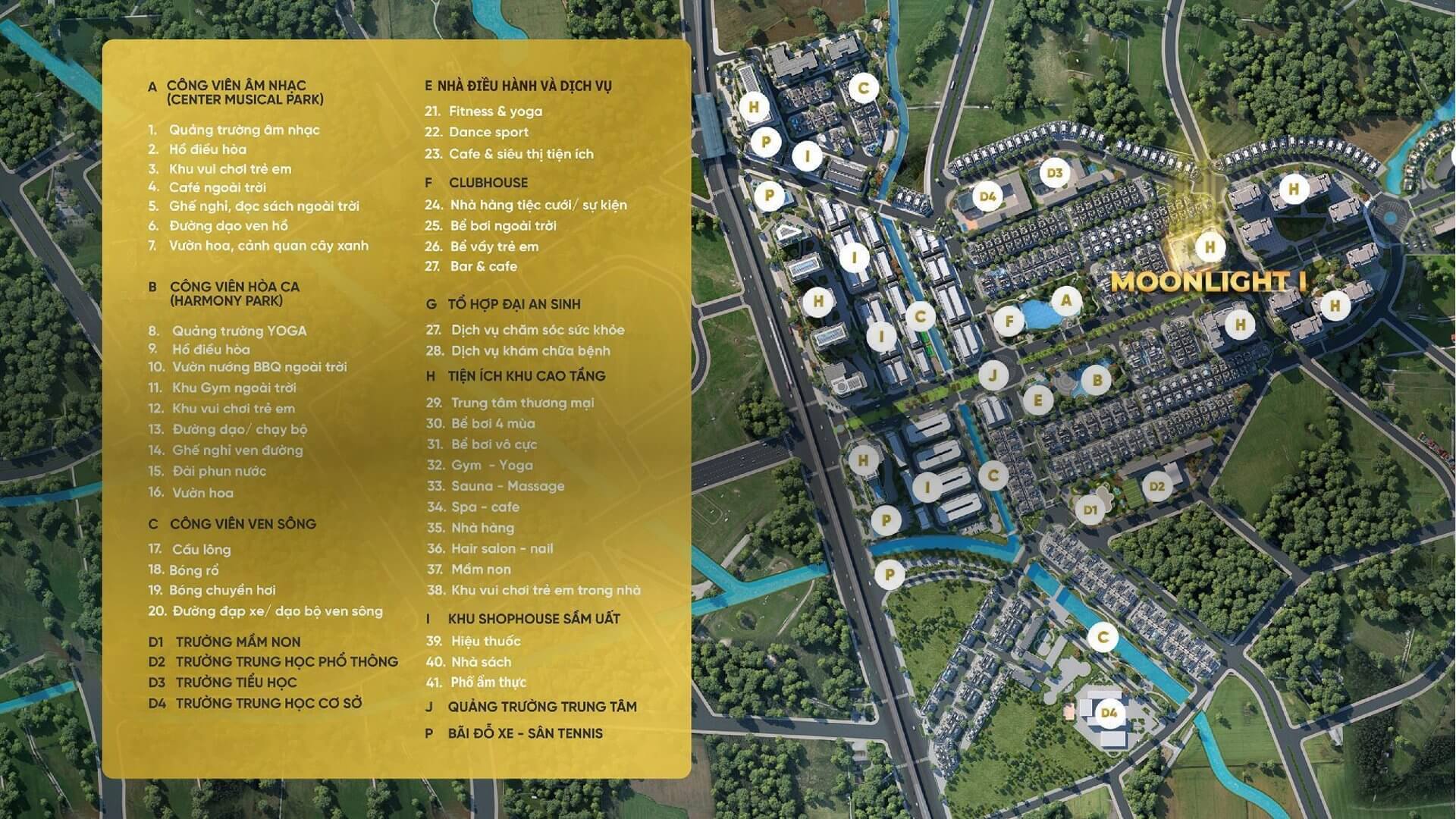1456x819 pixels.
Task: Click legend entry Quảng trường âm nhạc
Action: 244,130
